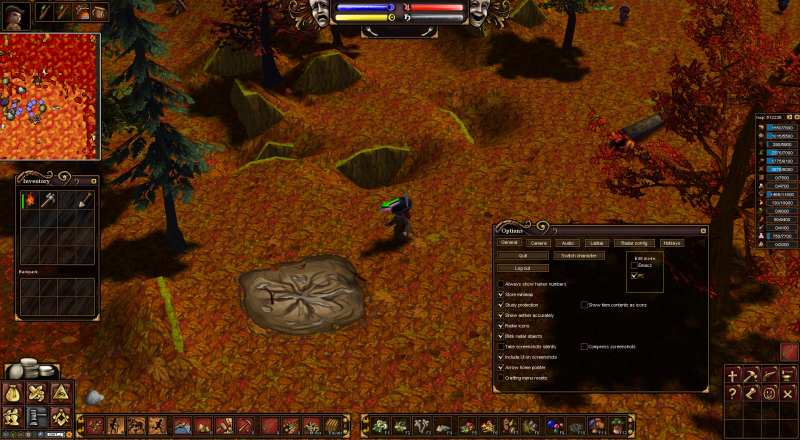
Task: Enable the Crafting menu resets option
Action: (500, 377)
